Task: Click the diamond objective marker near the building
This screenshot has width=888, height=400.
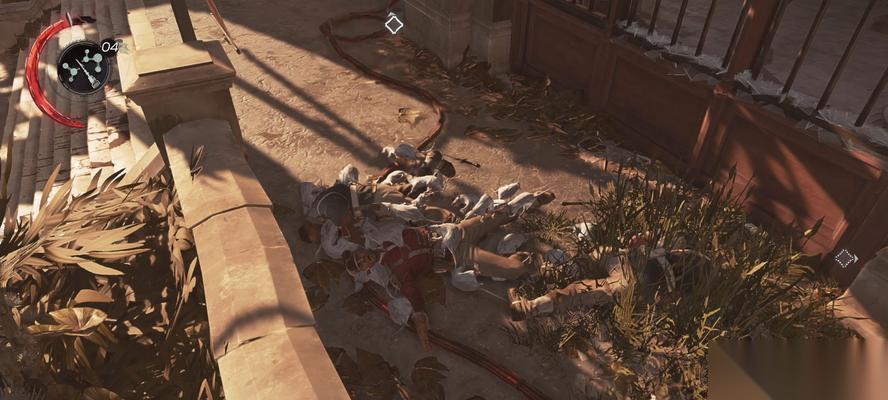Action: tap(394, 23)
